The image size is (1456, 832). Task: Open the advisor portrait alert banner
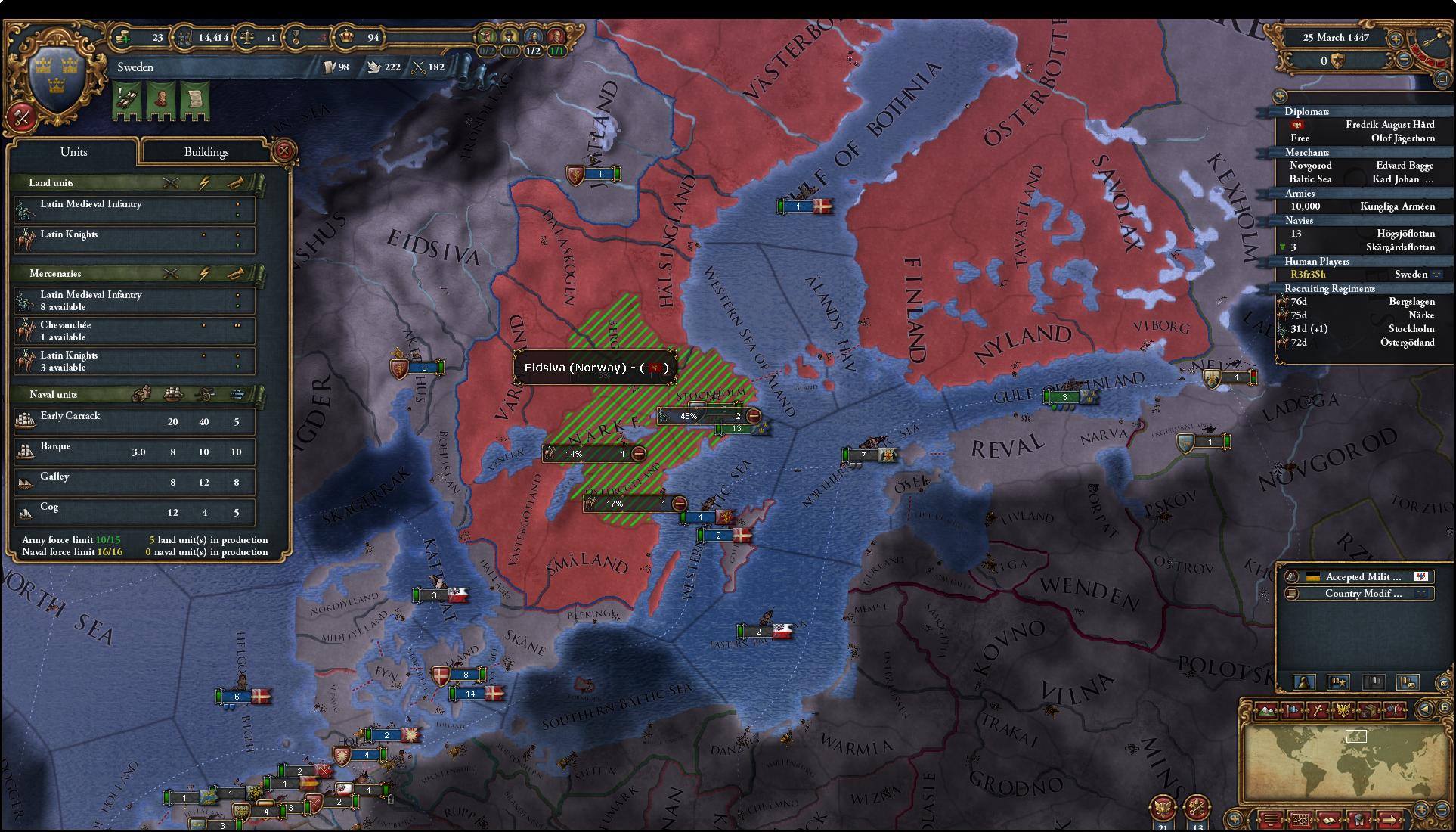(161, 101)
